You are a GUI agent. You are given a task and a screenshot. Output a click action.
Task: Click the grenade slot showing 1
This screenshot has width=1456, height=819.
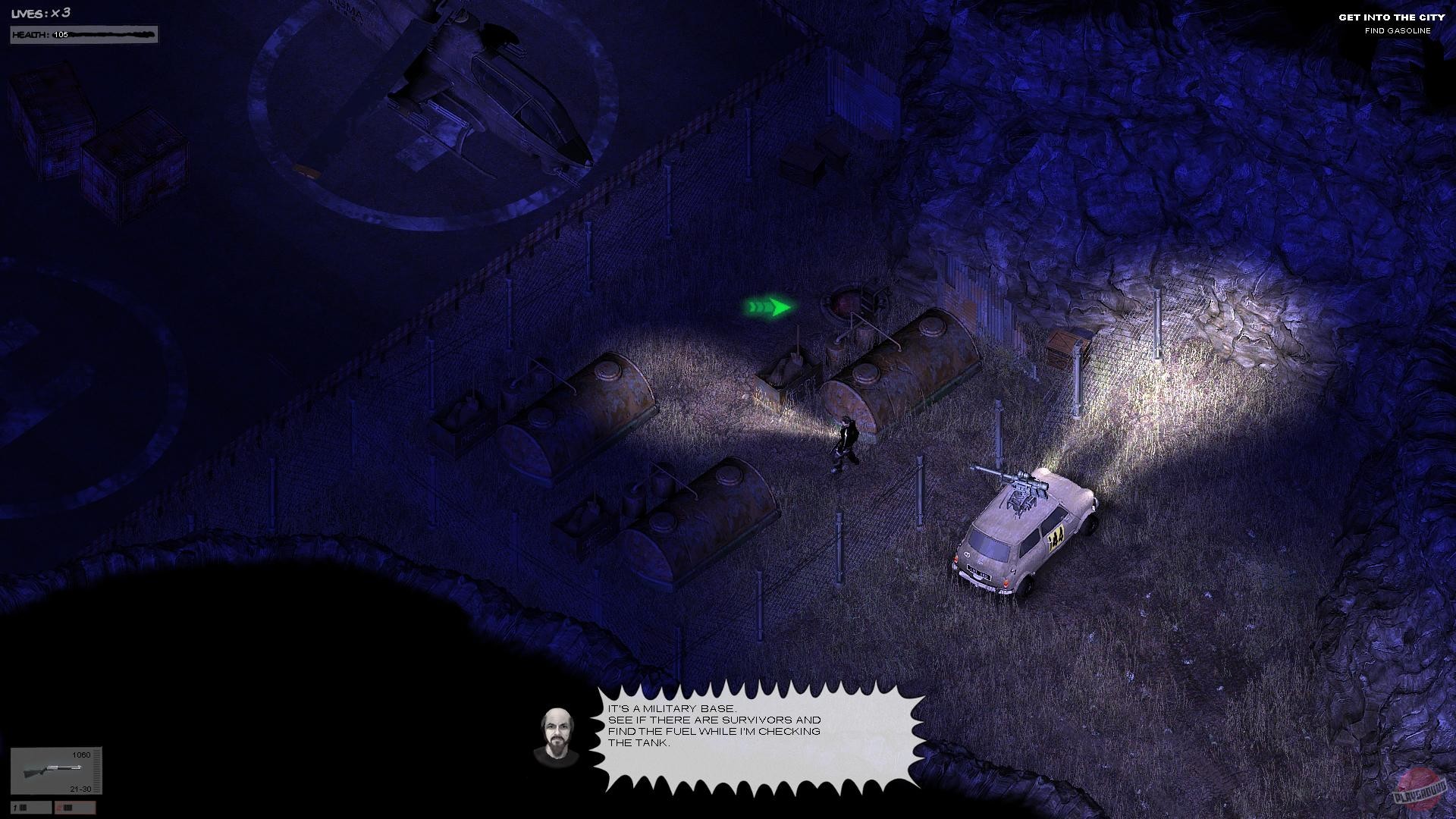click(x=30, y=806)
